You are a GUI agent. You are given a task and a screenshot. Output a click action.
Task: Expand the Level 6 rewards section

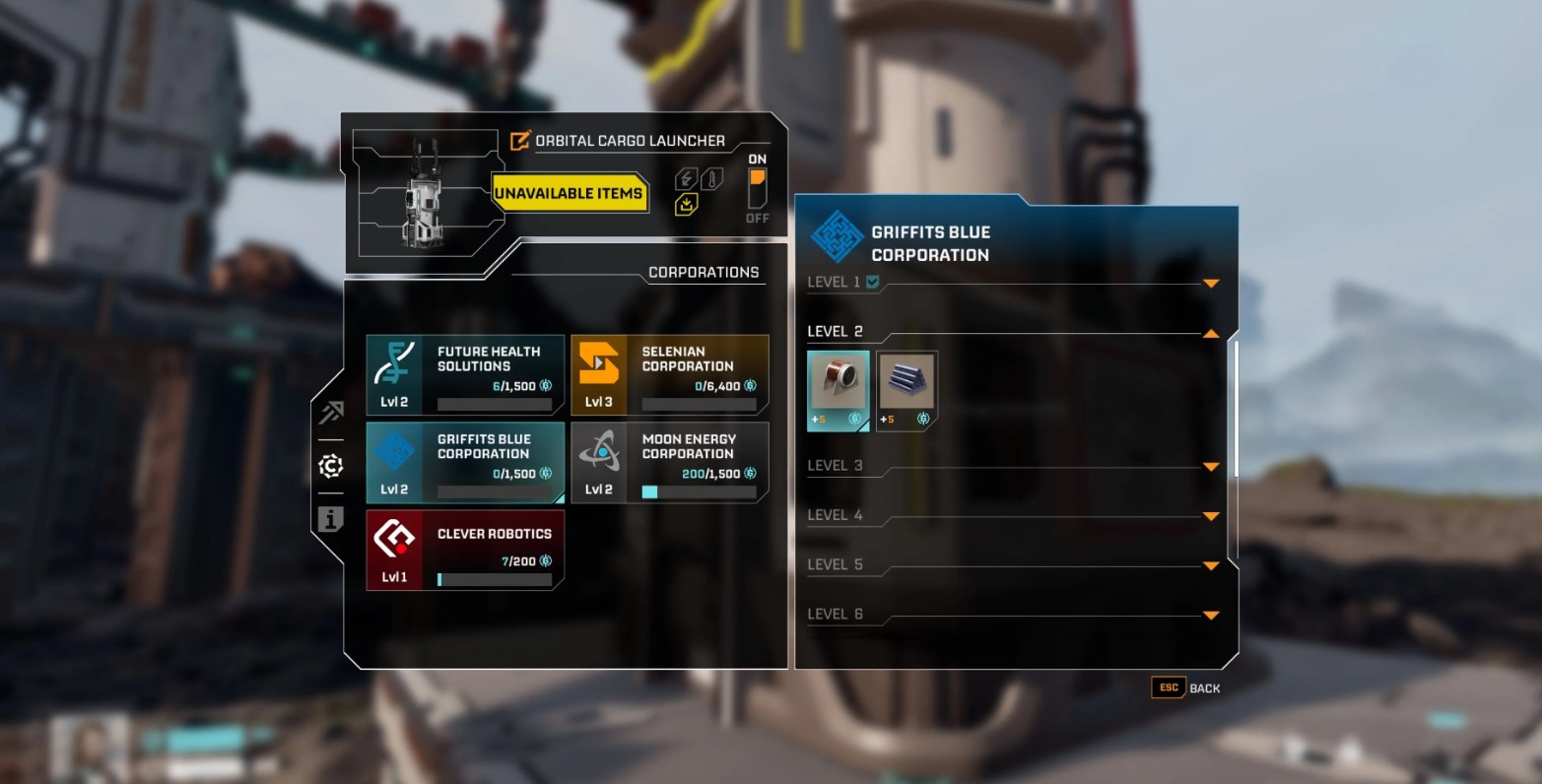tap(1211, 616)
